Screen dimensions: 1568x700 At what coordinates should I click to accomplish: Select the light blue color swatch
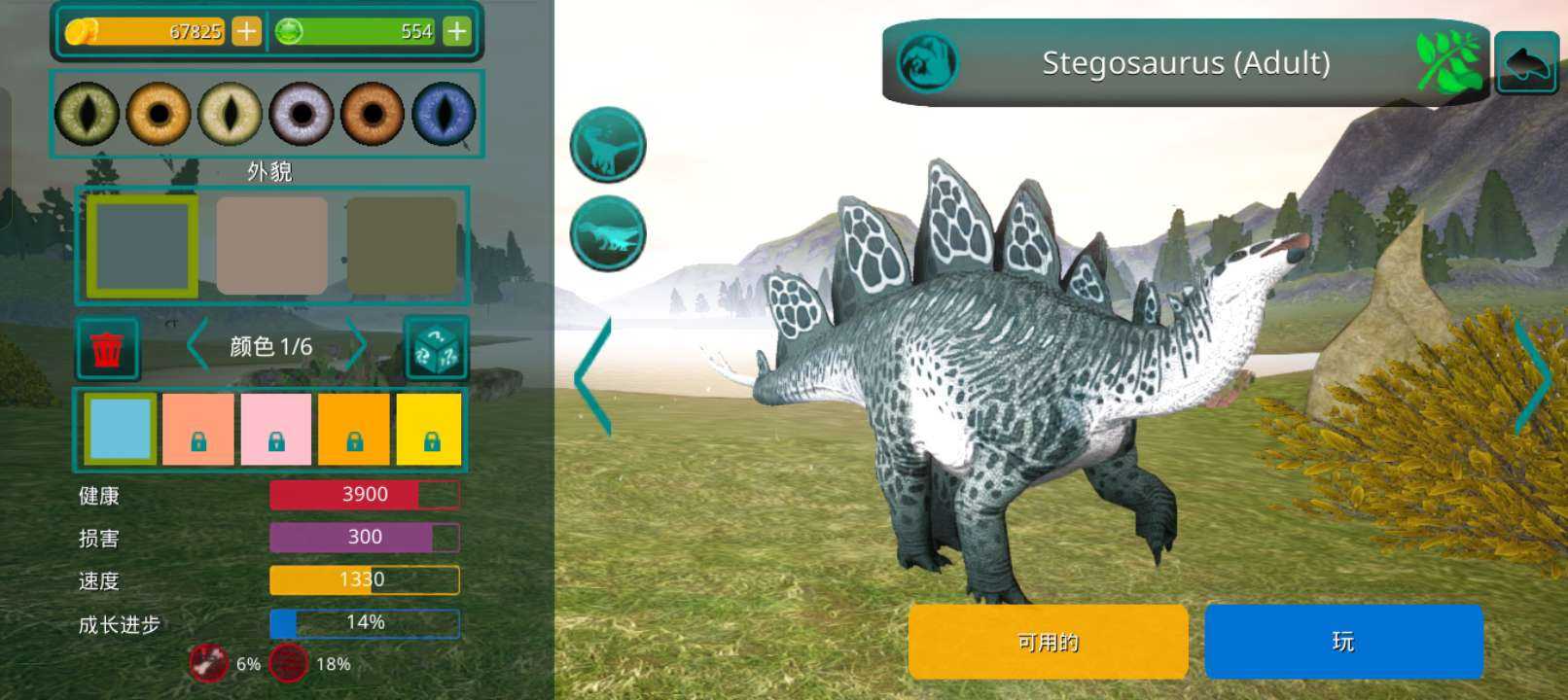click(x=120, y=429)
